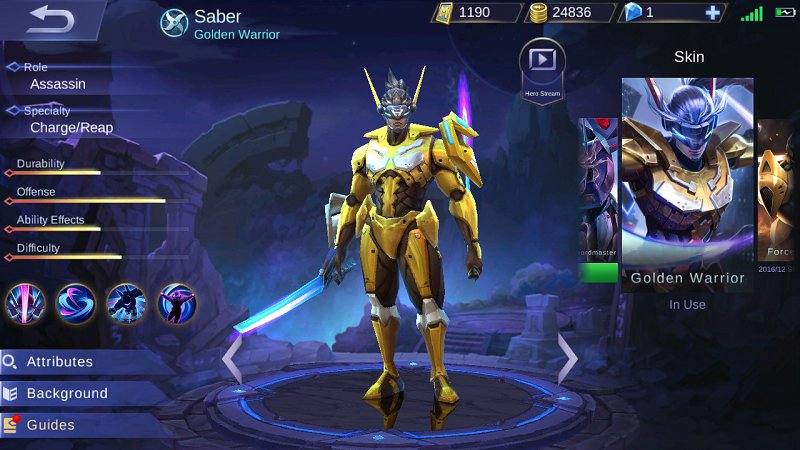Choose the Force skin card on the right
The width and height of the screenshot is (800, 450).
(777, 200)
